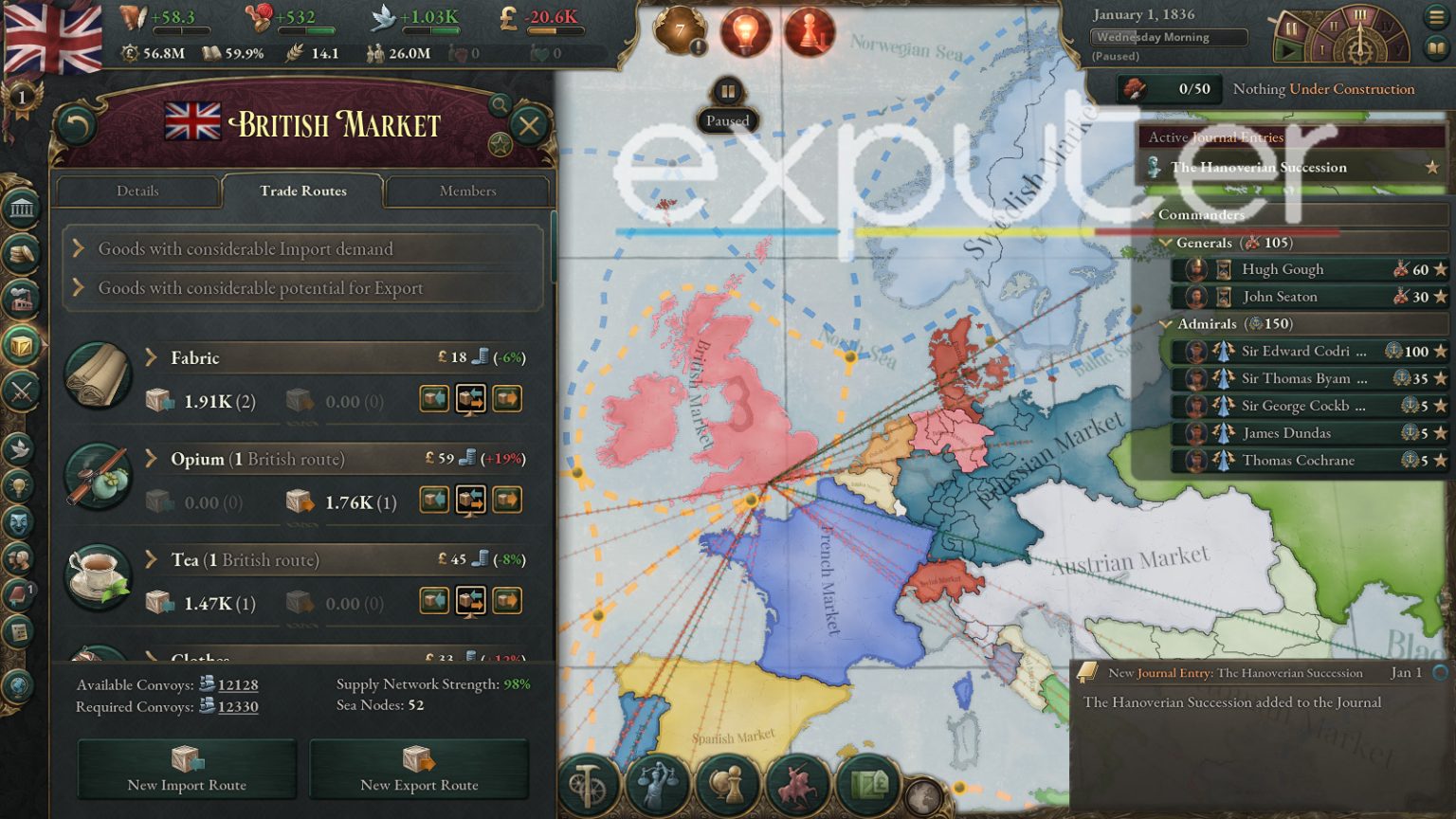
Task: Open the Members tab of British Market
Action: coord(467,191)
